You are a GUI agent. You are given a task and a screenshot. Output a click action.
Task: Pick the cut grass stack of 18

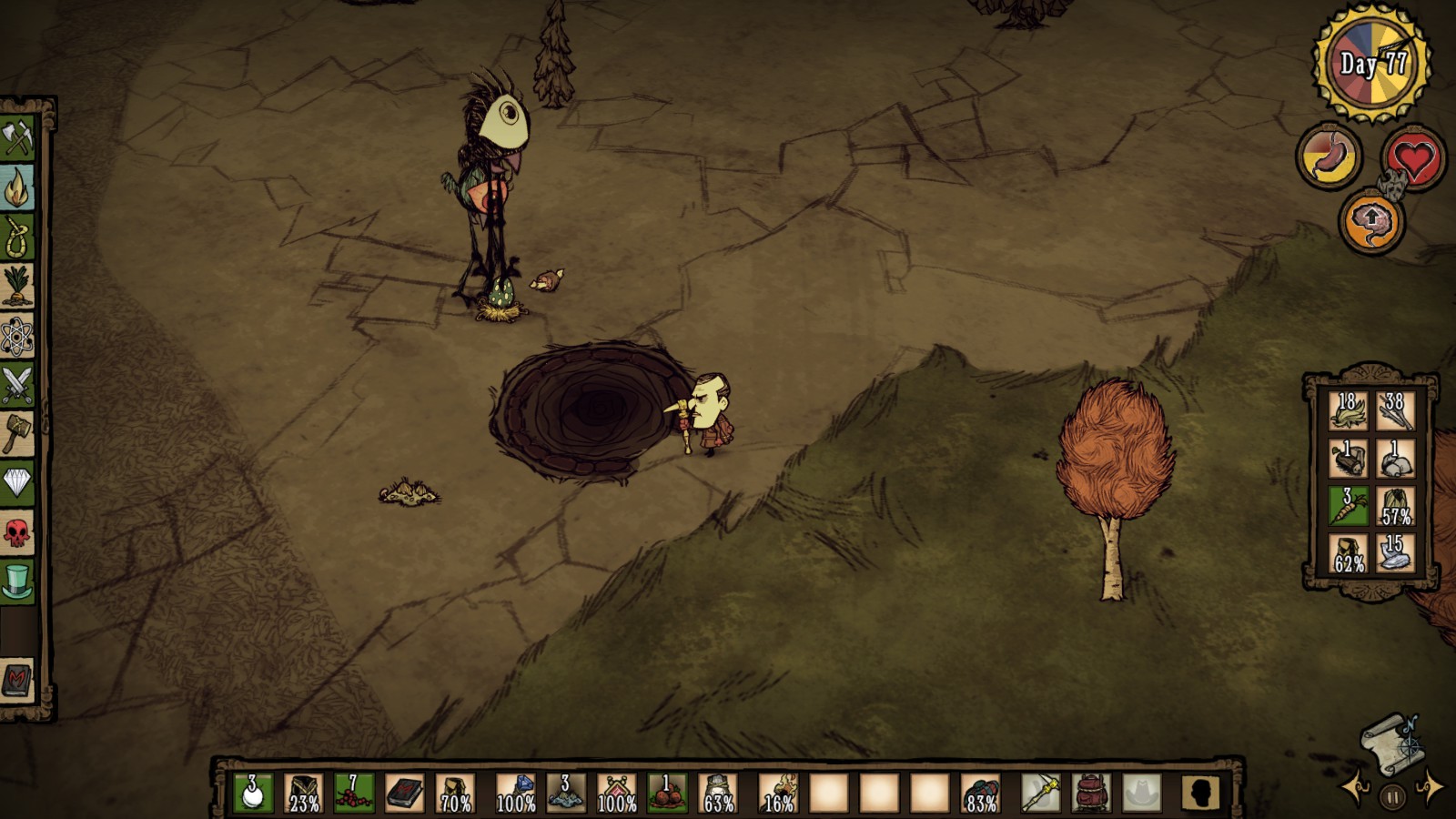[1348, 411]
